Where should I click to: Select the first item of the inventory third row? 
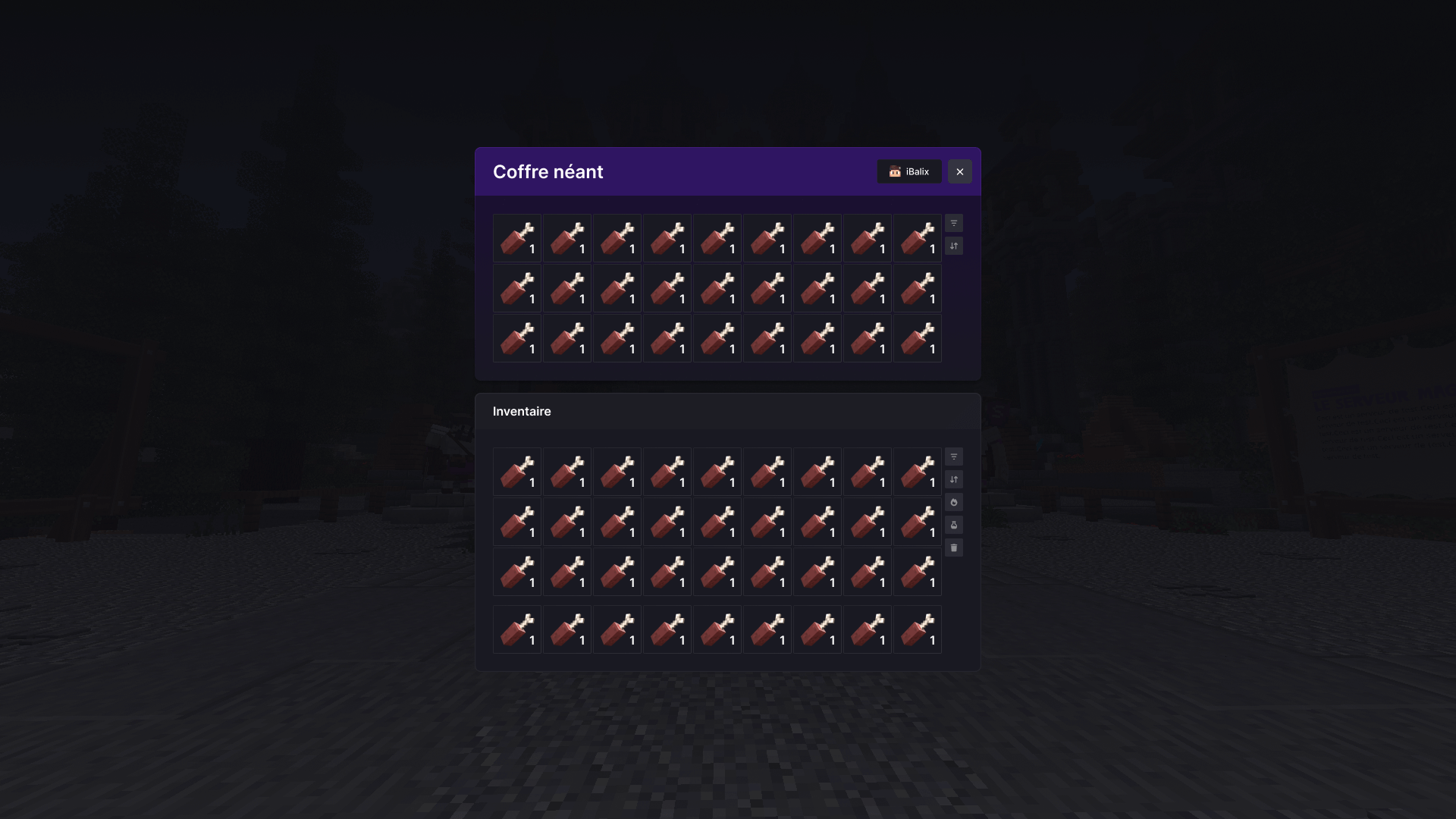click(x=517, y=572)
